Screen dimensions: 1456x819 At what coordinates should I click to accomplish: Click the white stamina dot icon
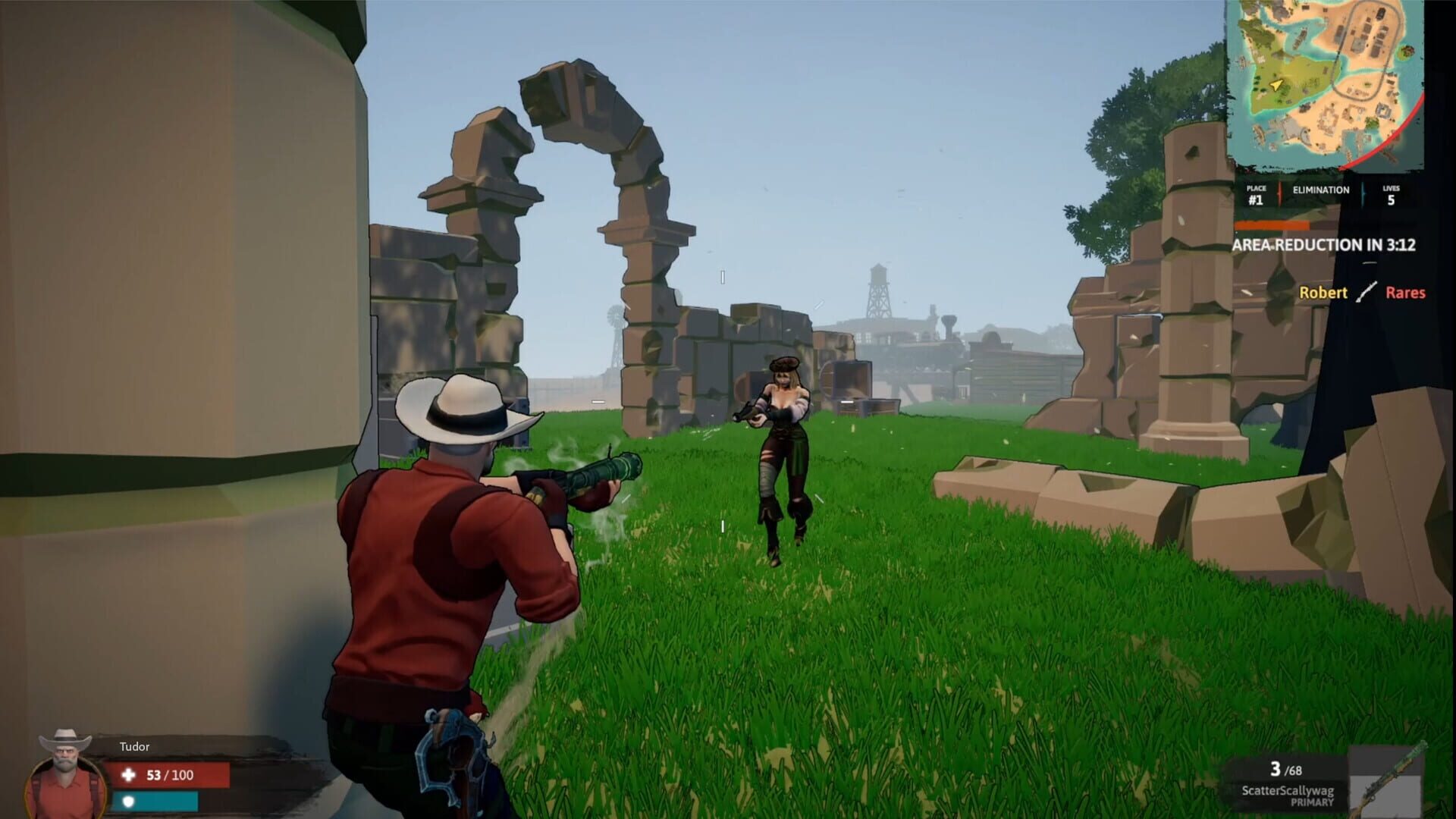[129, 802]
